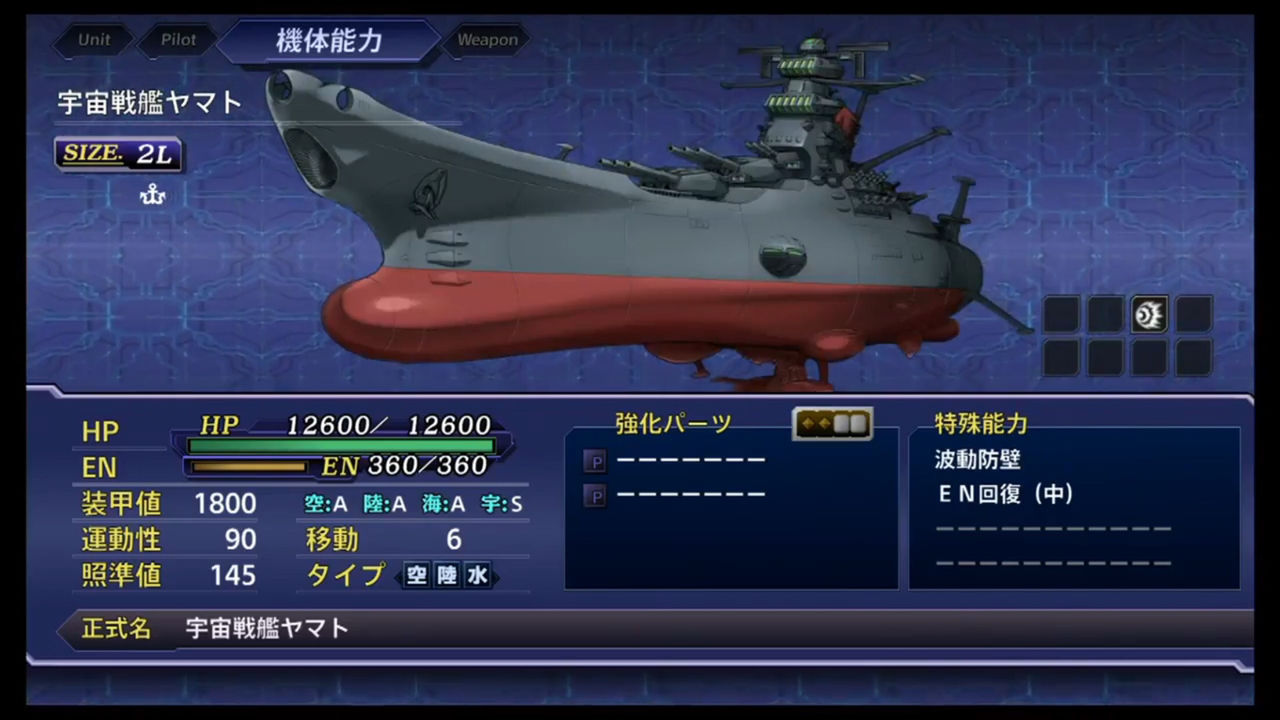The width and height of the screenshot is (1280, 720).
Task: Click the wave-motion icon in the slot grid
Action: (x=1150, y=314)
